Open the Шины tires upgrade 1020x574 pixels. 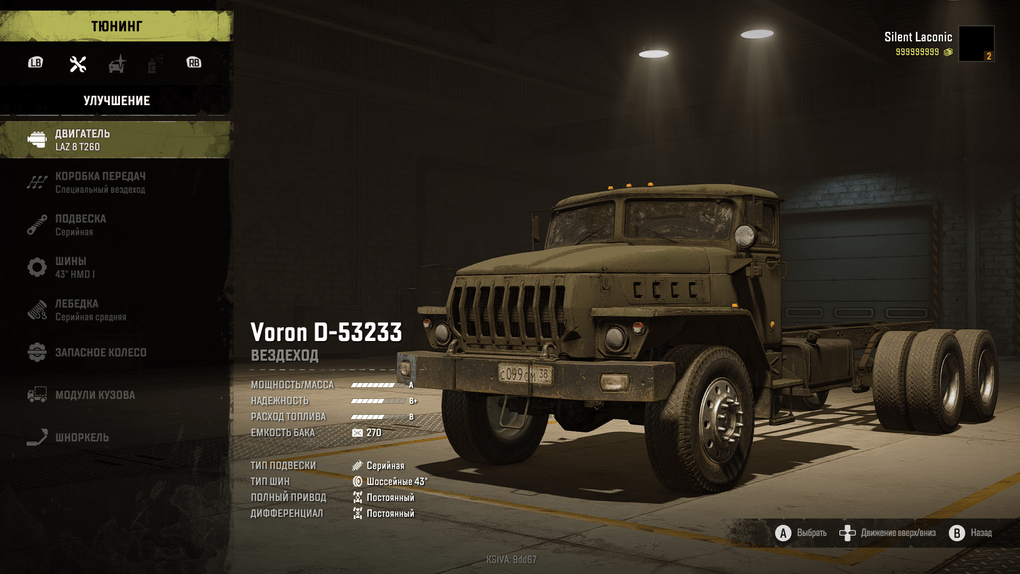[x=115, y=267]
